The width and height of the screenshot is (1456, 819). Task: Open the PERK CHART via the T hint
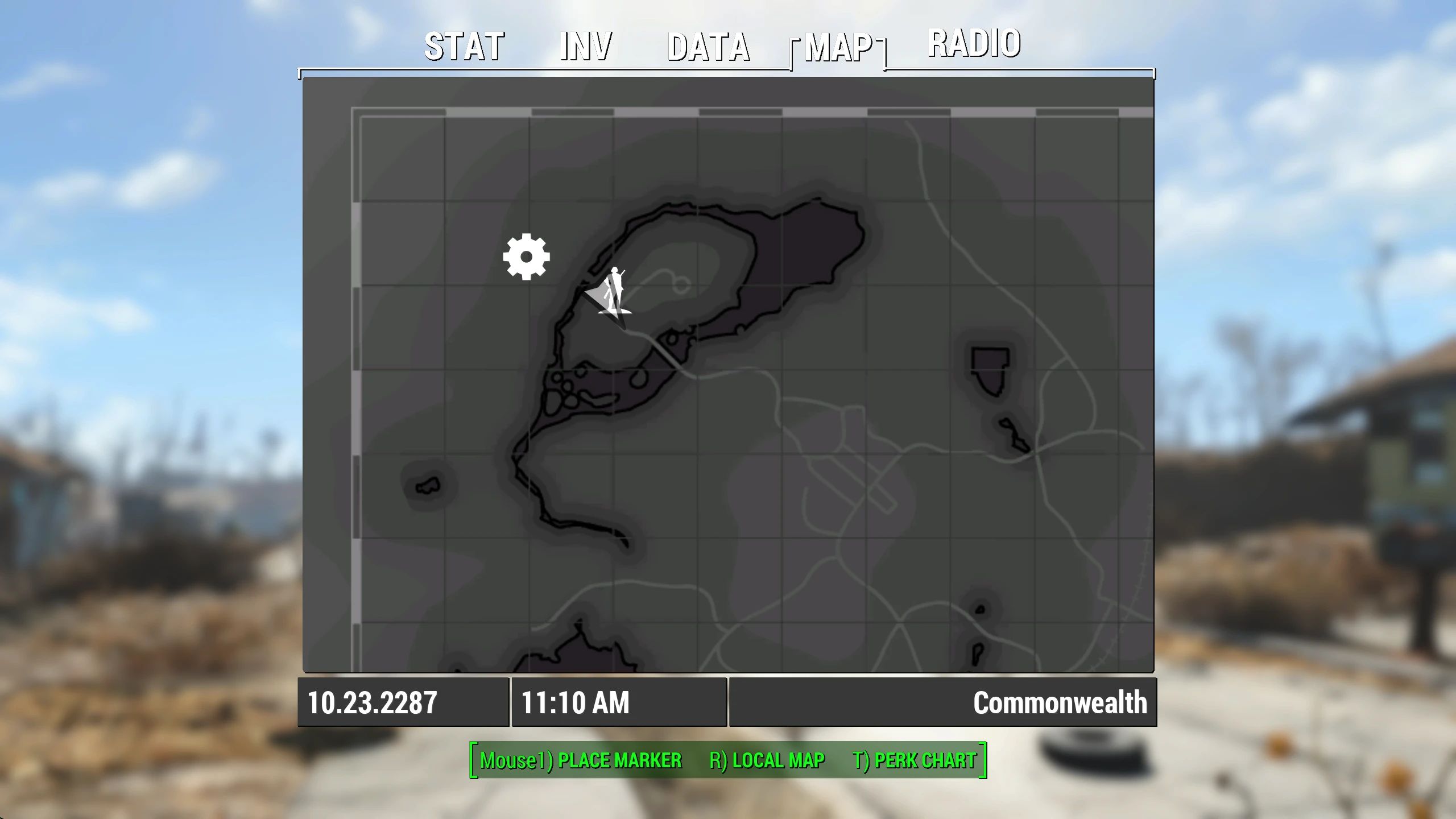[913, 760]
